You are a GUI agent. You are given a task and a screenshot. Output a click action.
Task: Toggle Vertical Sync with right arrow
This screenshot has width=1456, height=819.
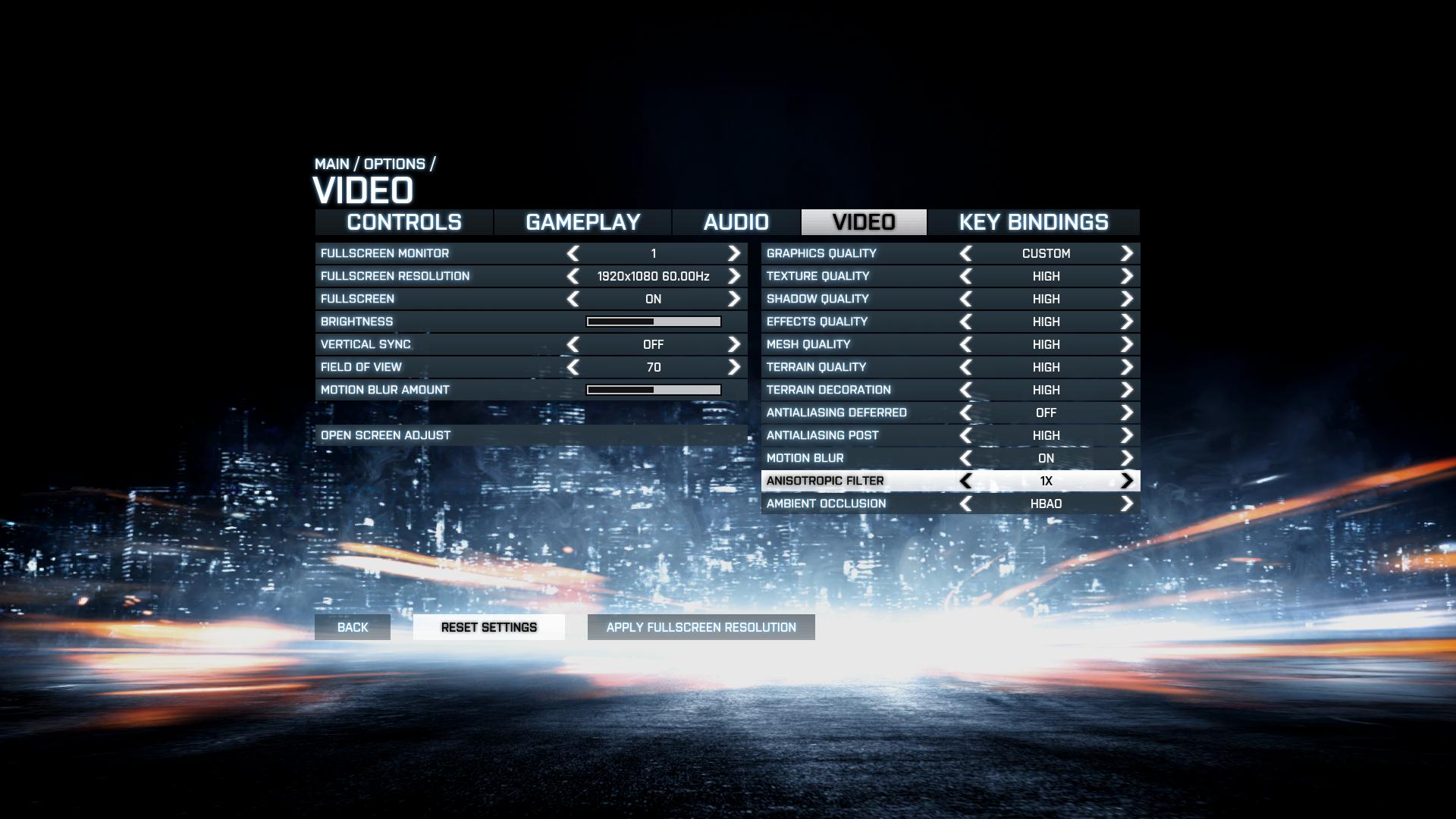click(733, 344)
